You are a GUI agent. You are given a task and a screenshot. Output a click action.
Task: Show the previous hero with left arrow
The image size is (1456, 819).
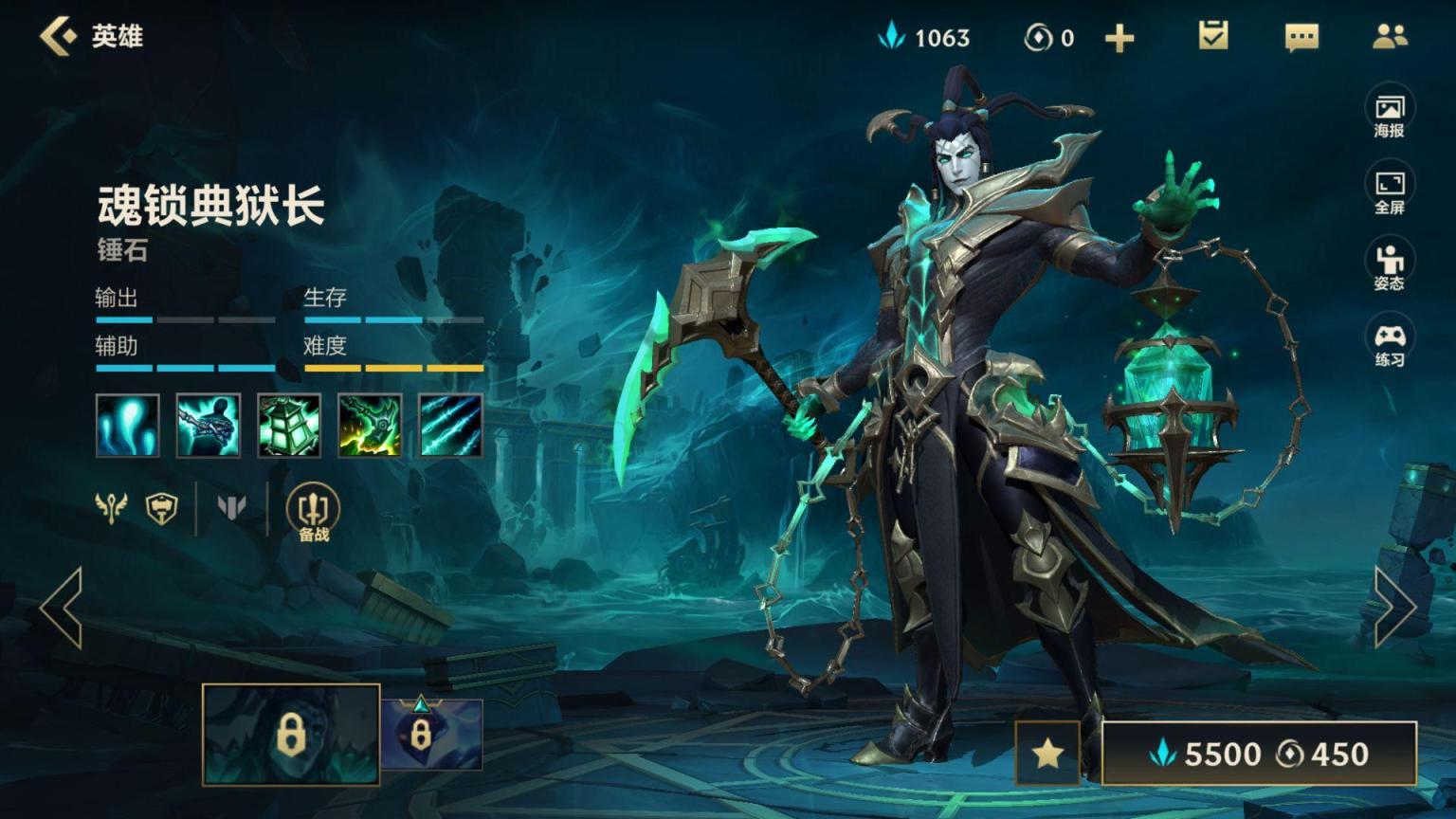point(63,608)
